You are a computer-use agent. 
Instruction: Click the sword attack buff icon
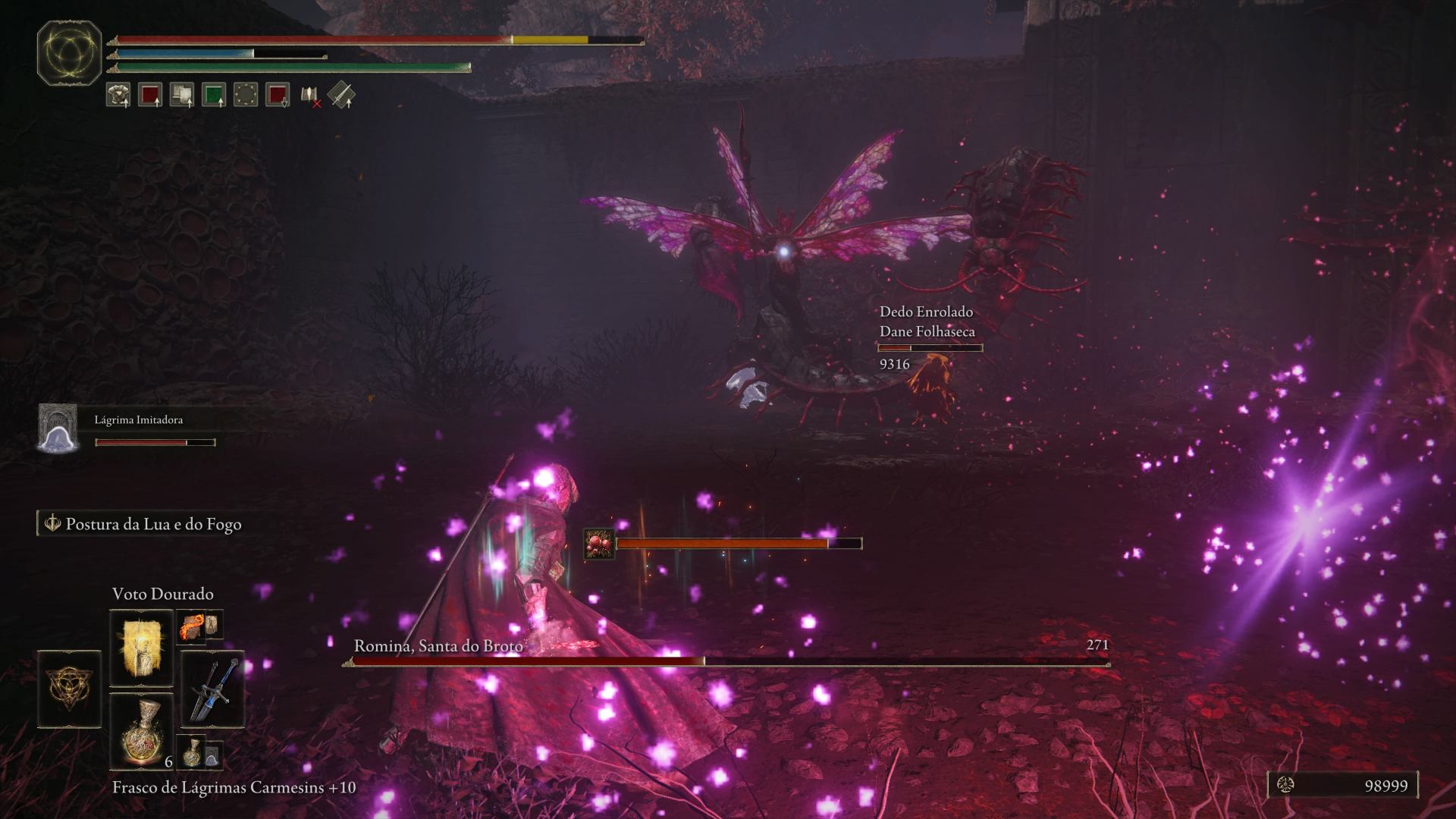pyautogui.click(x=342, y=95)
